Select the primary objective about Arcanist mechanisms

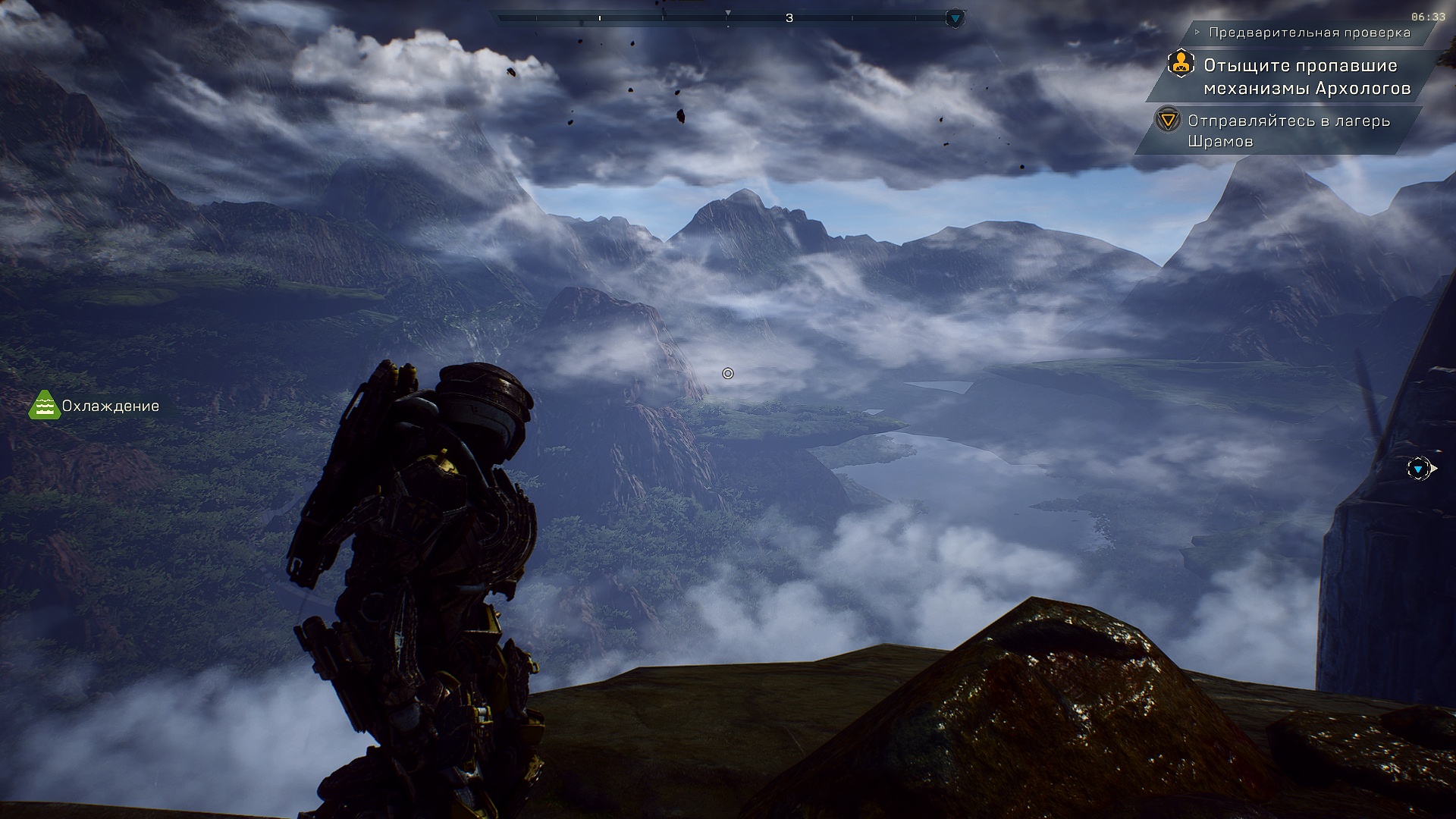1306,77
